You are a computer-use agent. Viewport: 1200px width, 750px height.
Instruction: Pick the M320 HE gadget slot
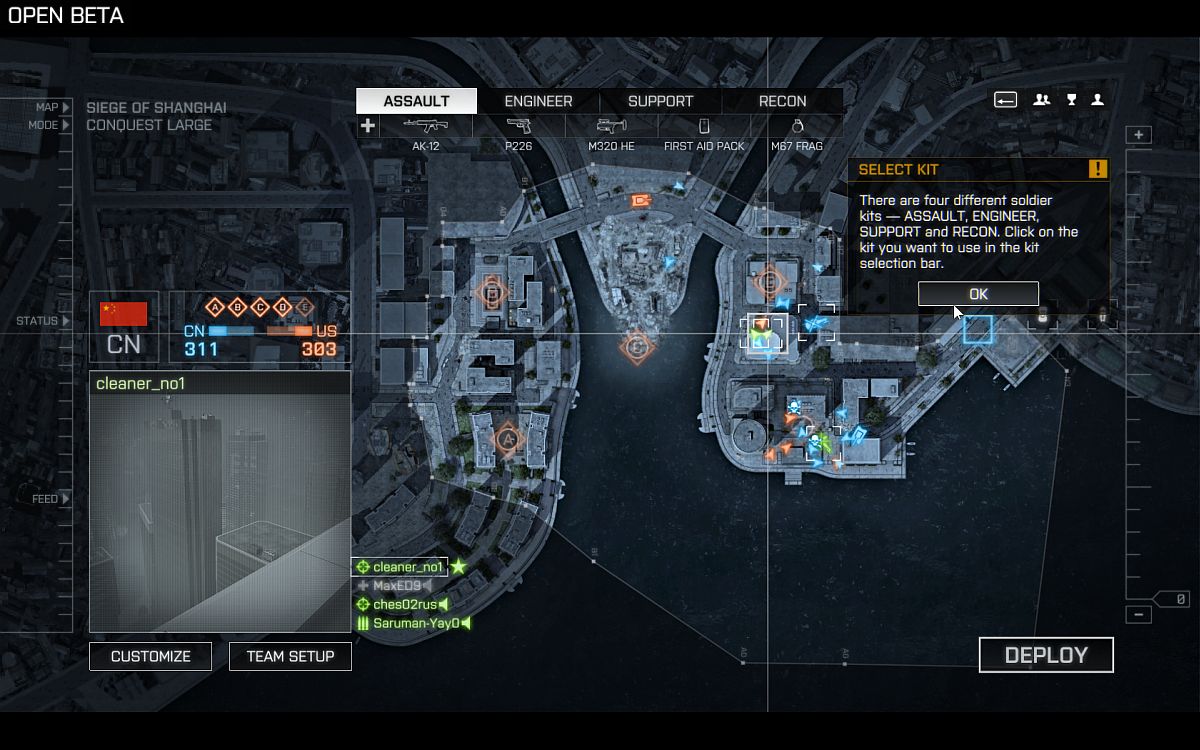pyautogui.click(x=611, y=131)
